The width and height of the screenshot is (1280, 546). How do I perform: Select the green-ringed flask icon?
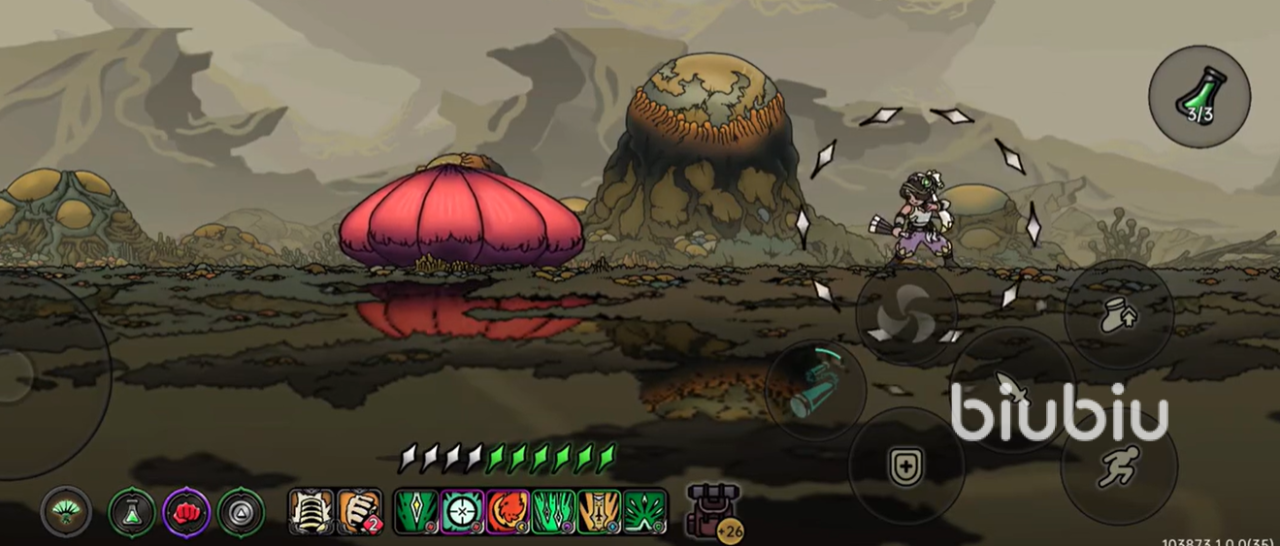pyautogui.click(x=132, y=512)
